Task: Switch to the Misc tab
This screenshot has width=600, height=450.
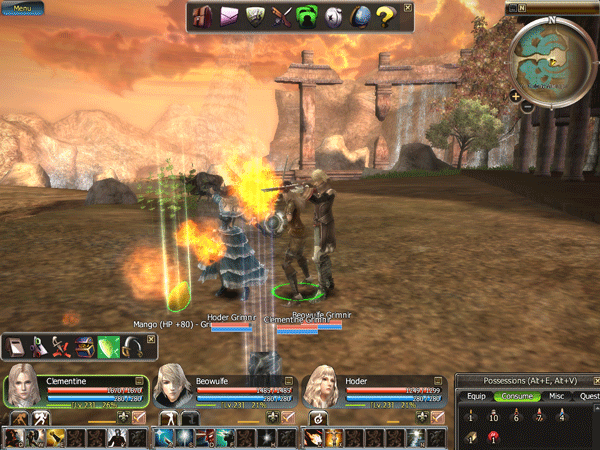Action: [555, 396]
